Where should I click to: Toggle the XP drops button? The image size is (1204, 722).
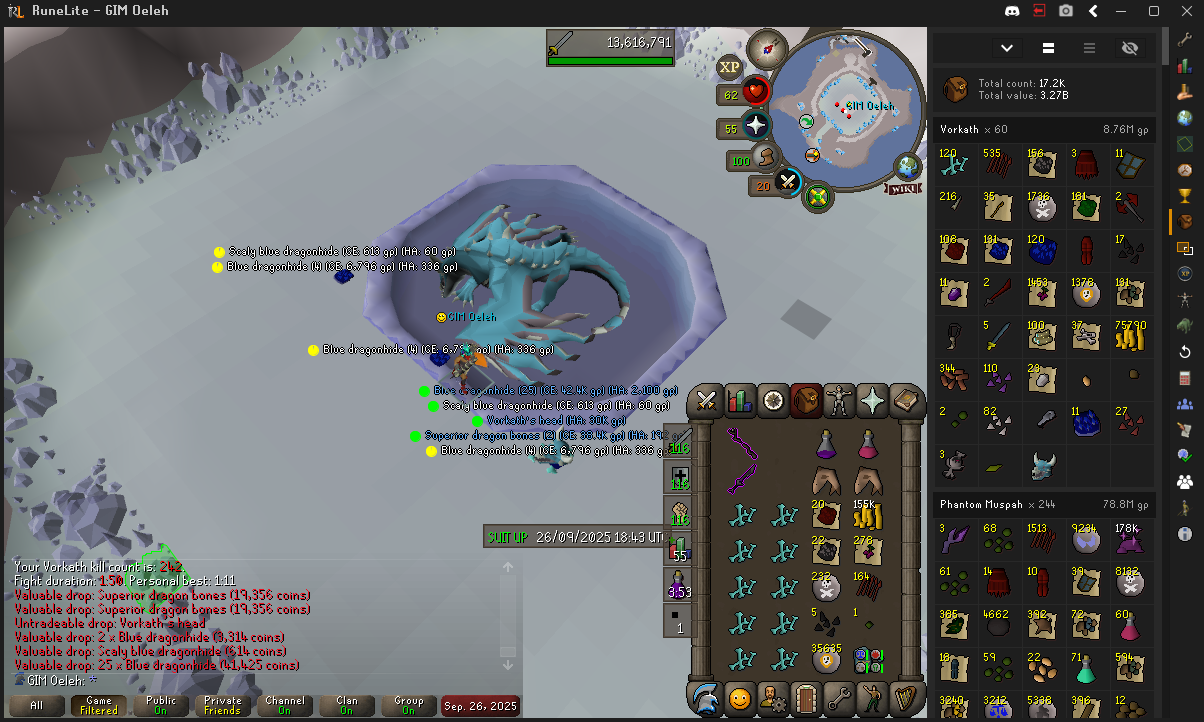pos(729,67)
